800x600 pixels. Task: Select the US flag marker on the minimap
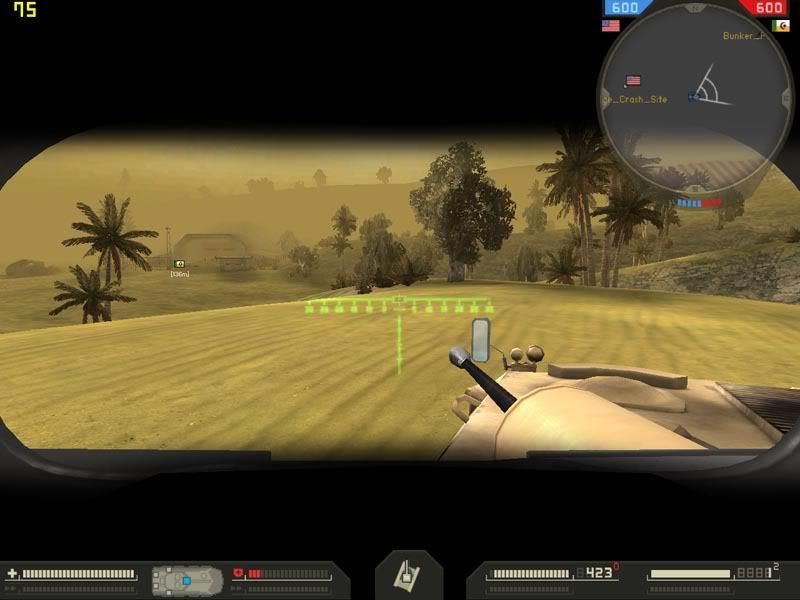pyautogui.click(x=632, y=80)
